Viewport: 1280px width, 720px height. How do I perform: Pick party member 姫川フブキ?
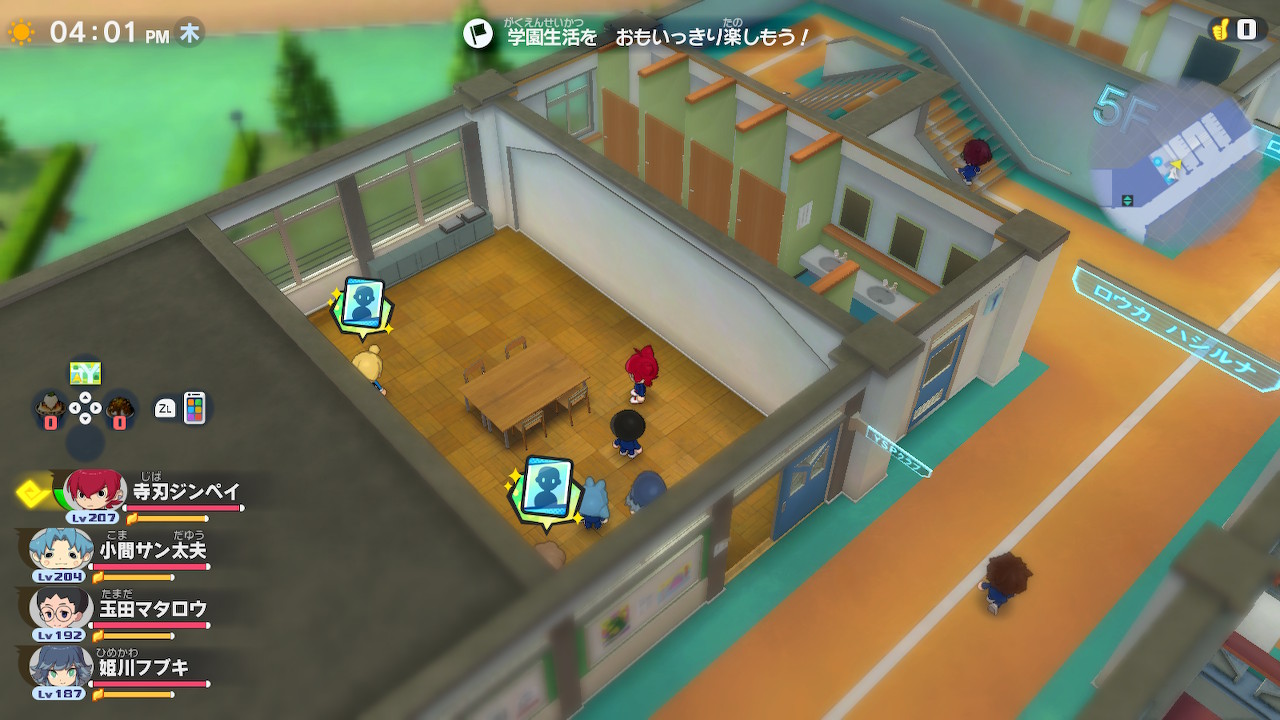point(62,666)
